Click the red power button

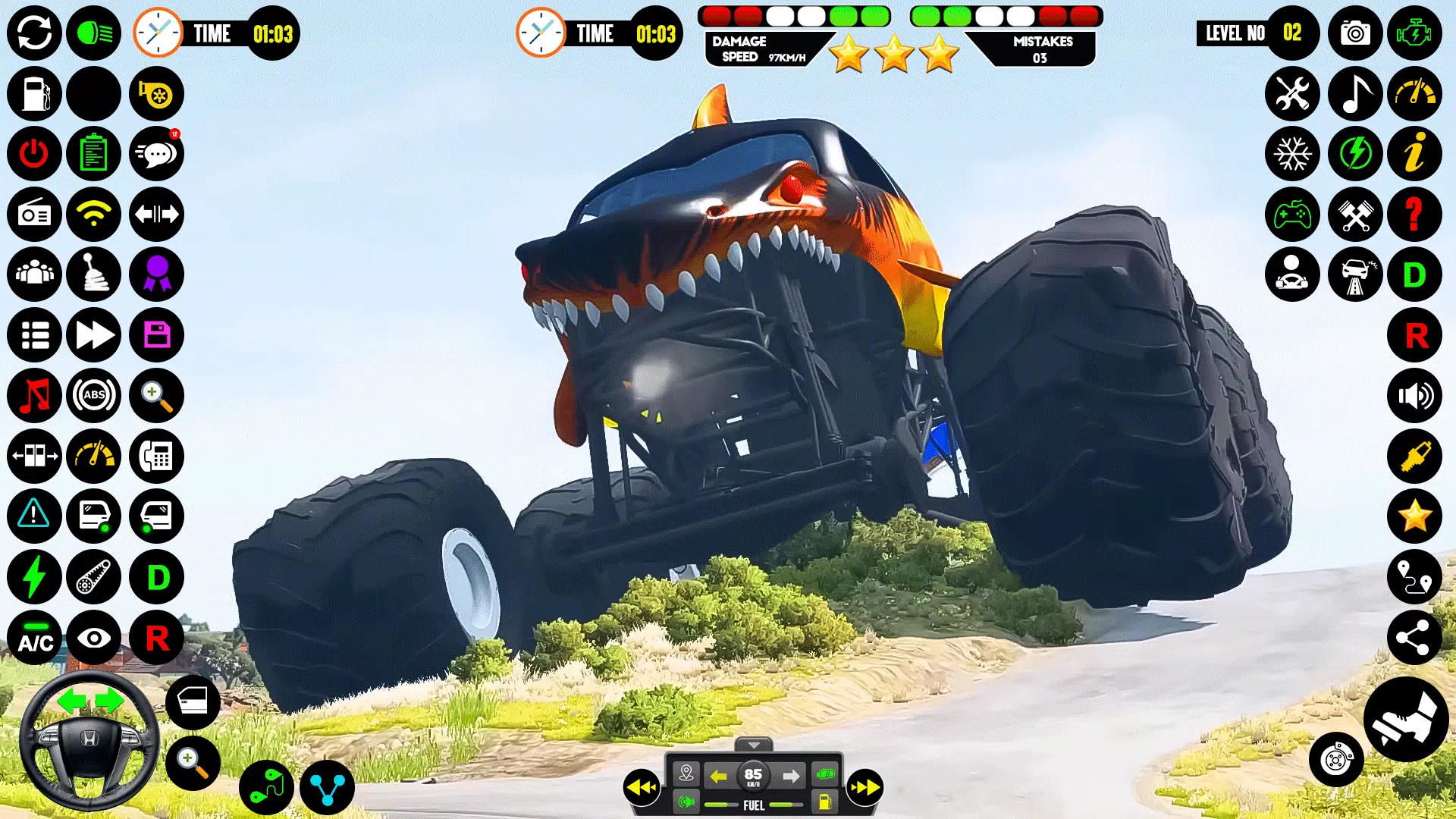[x=34, y=154]
